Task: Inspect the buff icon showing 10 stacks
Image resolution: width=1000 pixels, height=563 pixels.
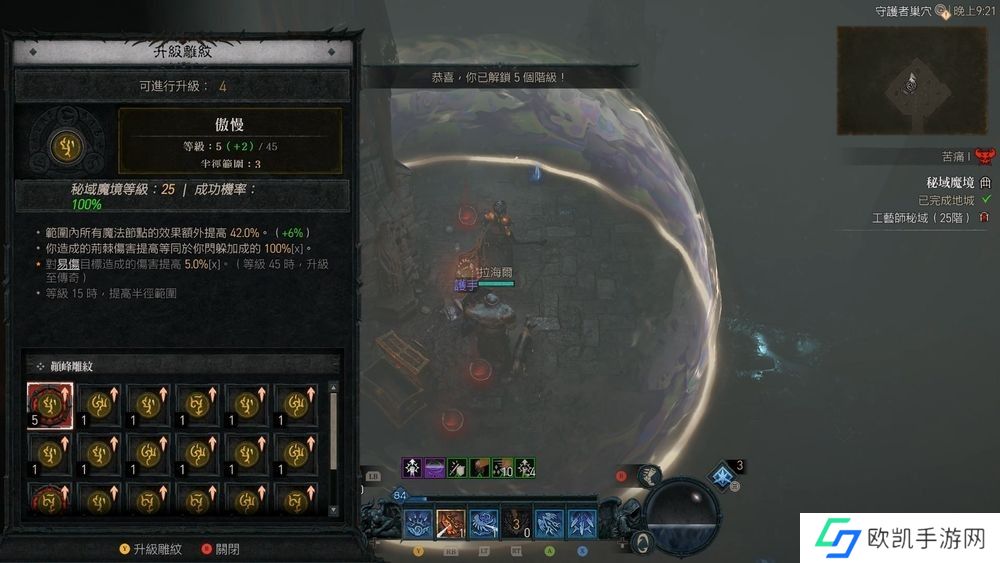Action: [503, 467]
